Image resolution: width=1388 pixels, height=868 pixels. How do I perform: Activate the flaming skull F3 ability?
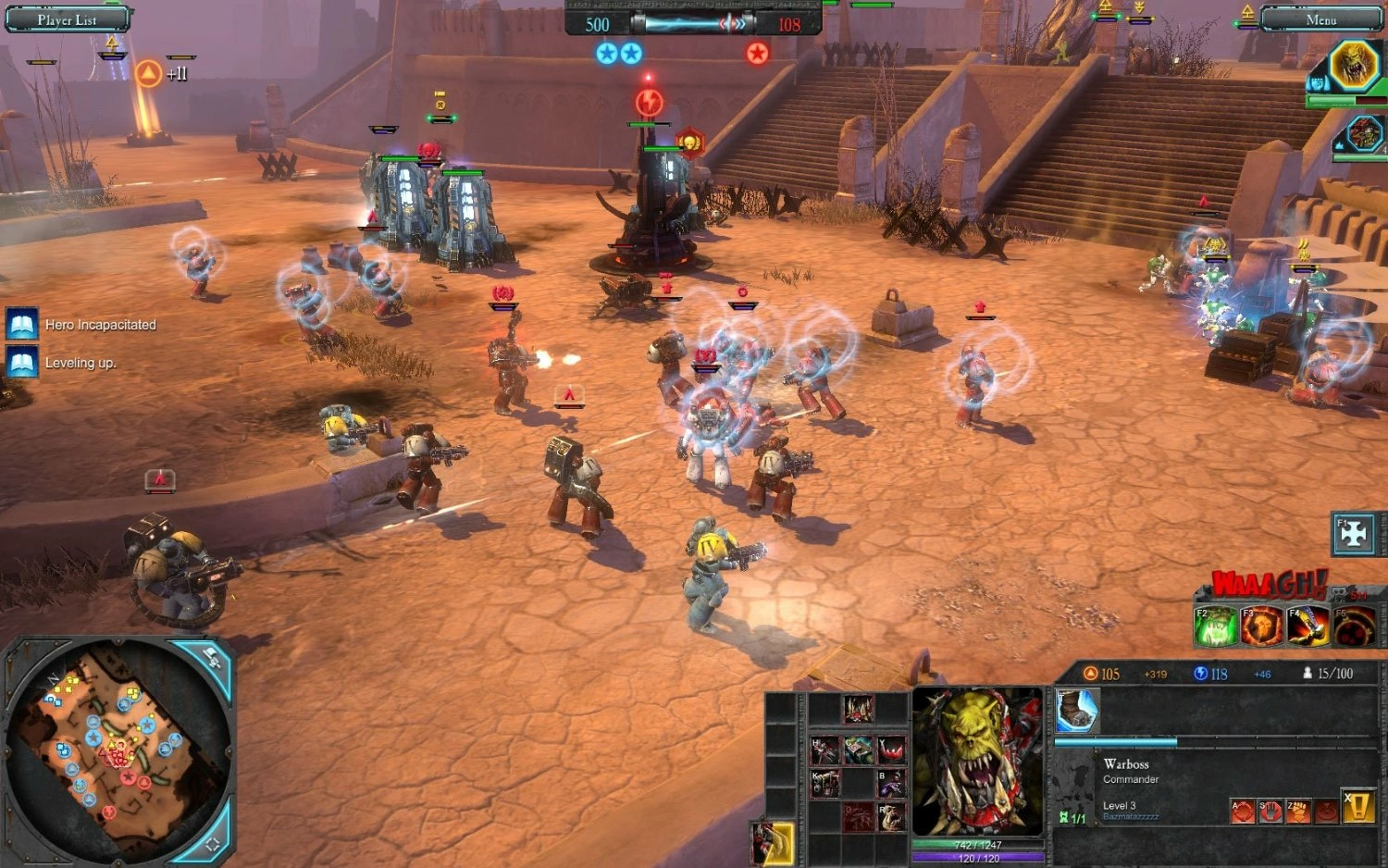[x=1261, y=626]
